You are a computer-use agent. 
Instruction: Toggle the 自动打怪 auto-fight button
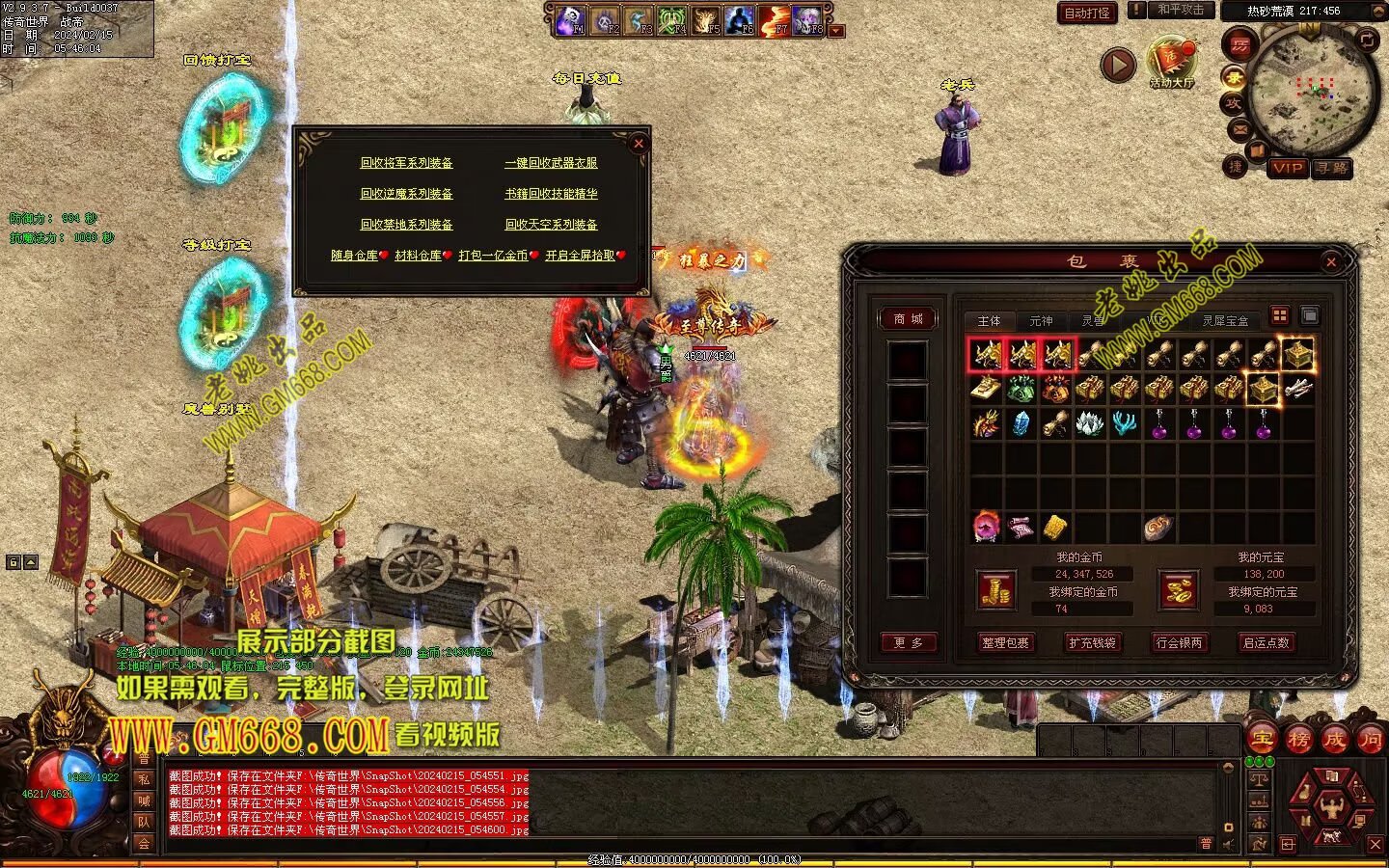(x=1087, y=13)
